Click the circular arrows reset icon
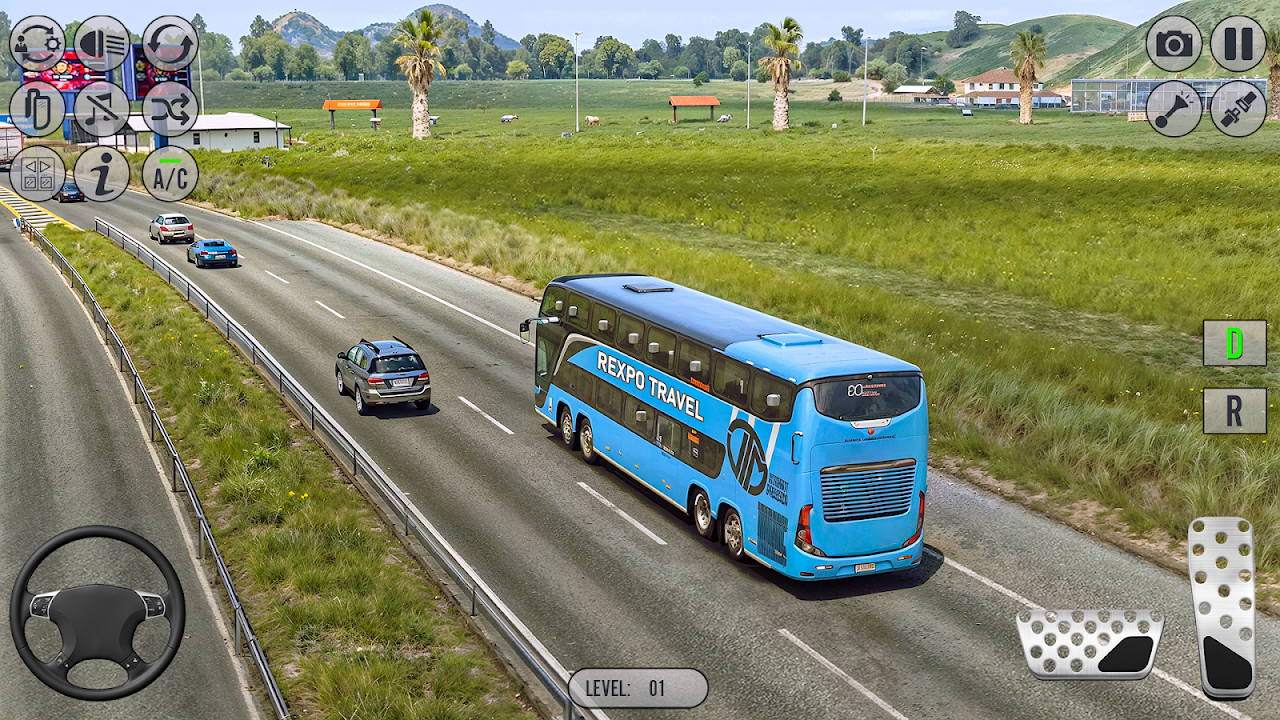 [170, 44]
